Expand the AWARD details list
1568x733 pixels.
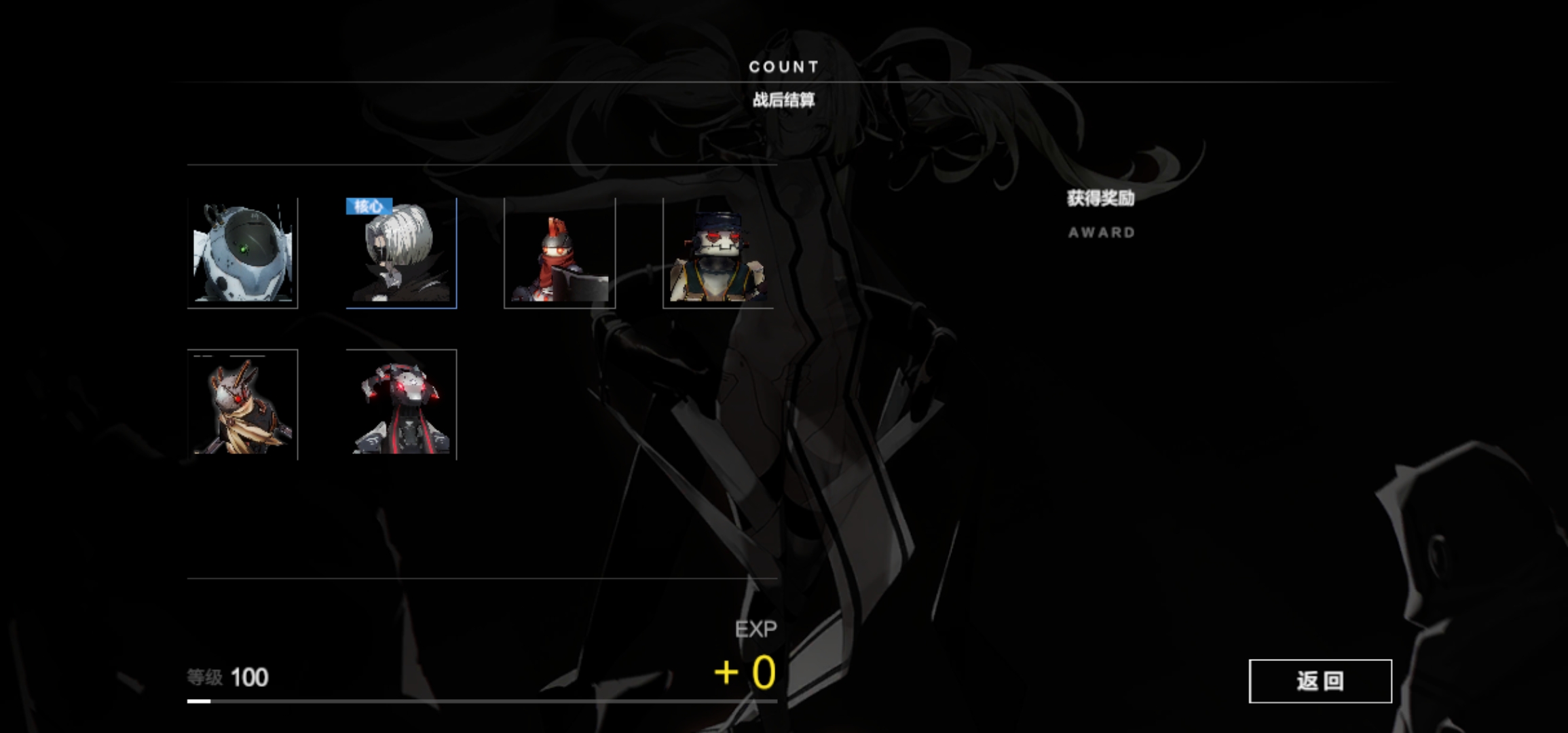tap(1100, 233)
